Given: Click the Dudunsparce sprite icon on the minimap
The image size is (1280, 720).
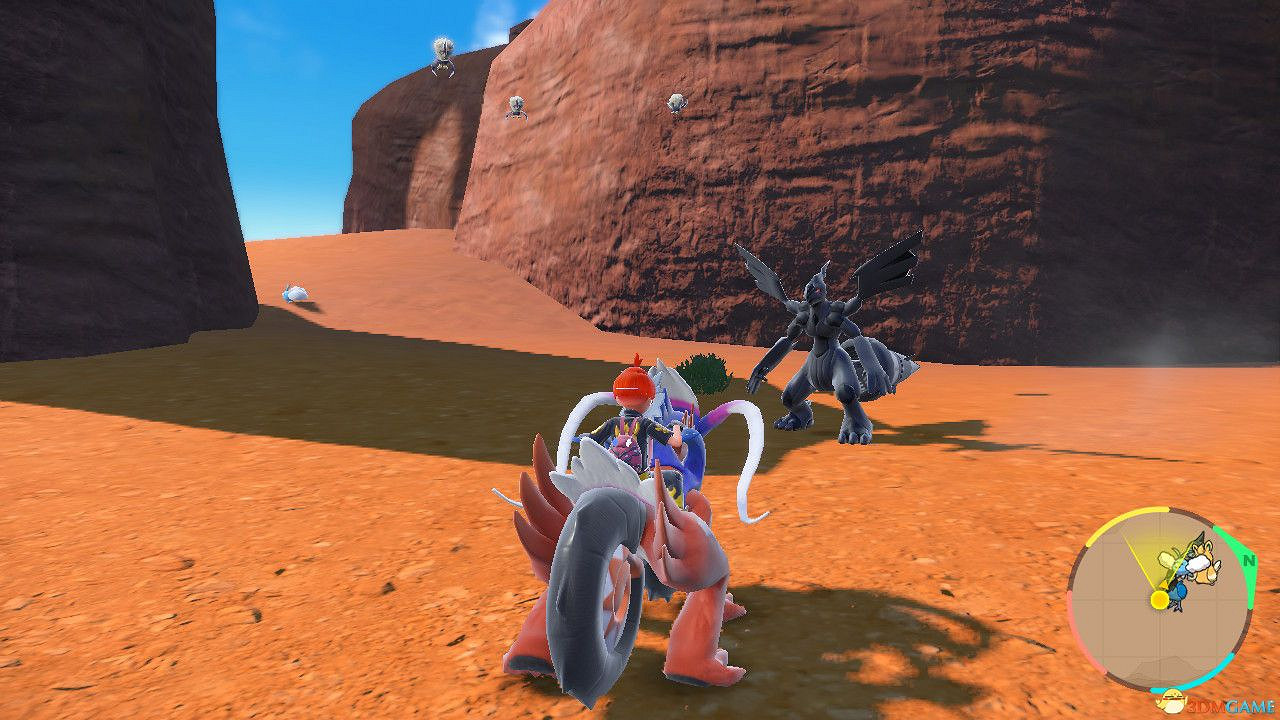Looking at the screenshot, I should (1205, 562).
